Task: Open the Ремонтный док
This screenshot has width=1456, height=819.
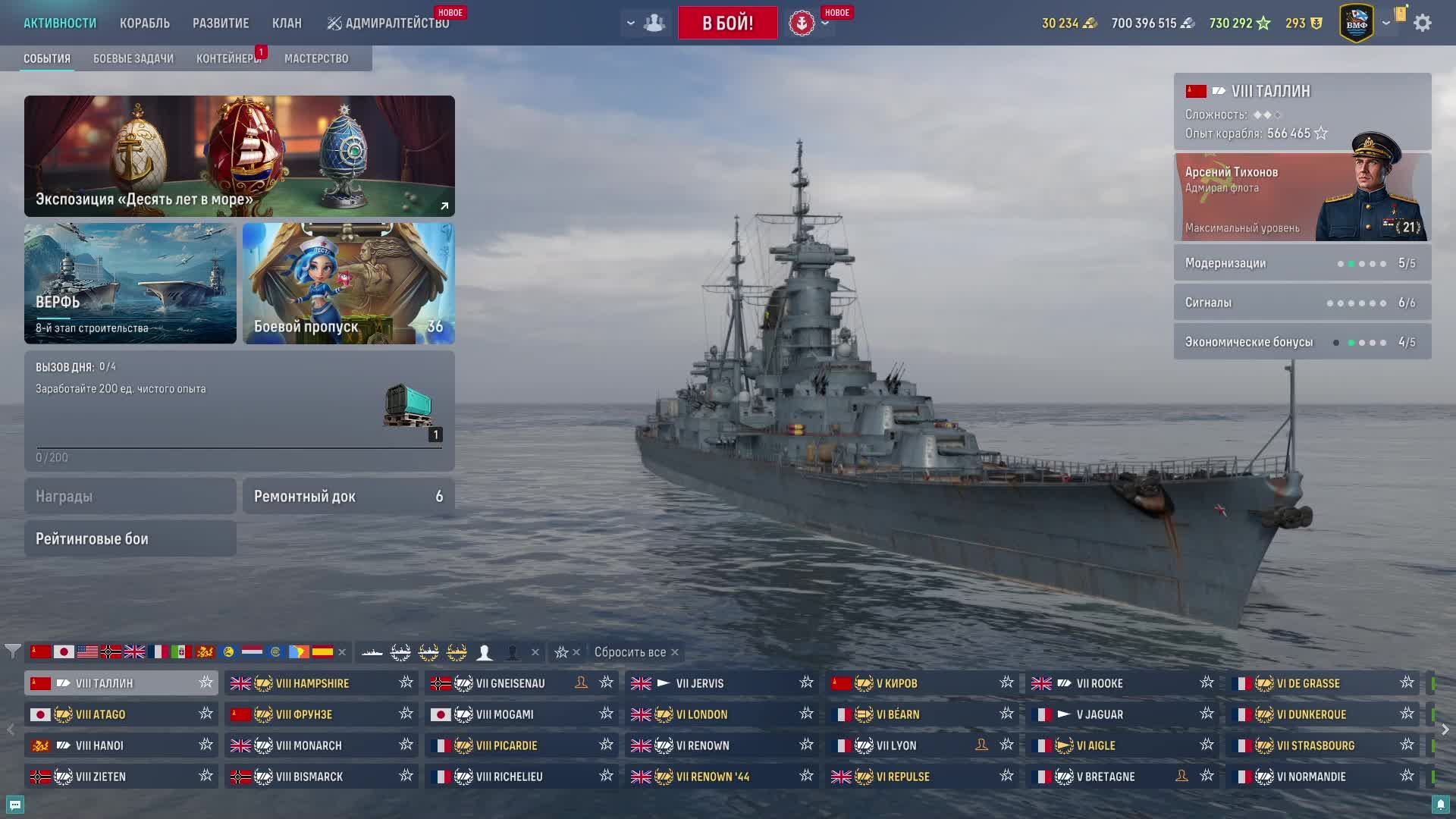Action: pos(349,497)
